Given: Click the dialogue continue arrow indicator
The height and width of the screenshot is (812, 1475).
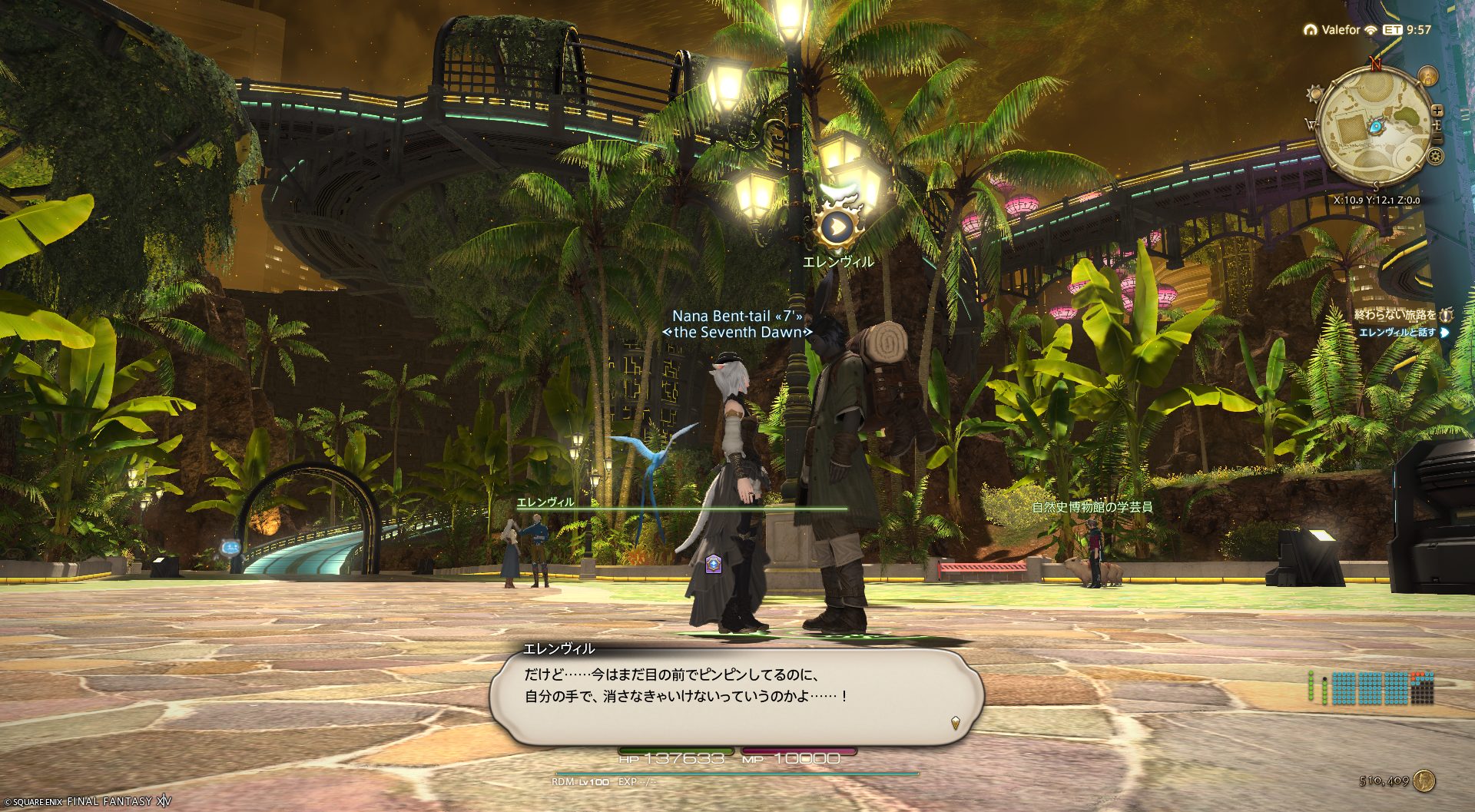Looking at the screenshot, I should click(955, 722).
